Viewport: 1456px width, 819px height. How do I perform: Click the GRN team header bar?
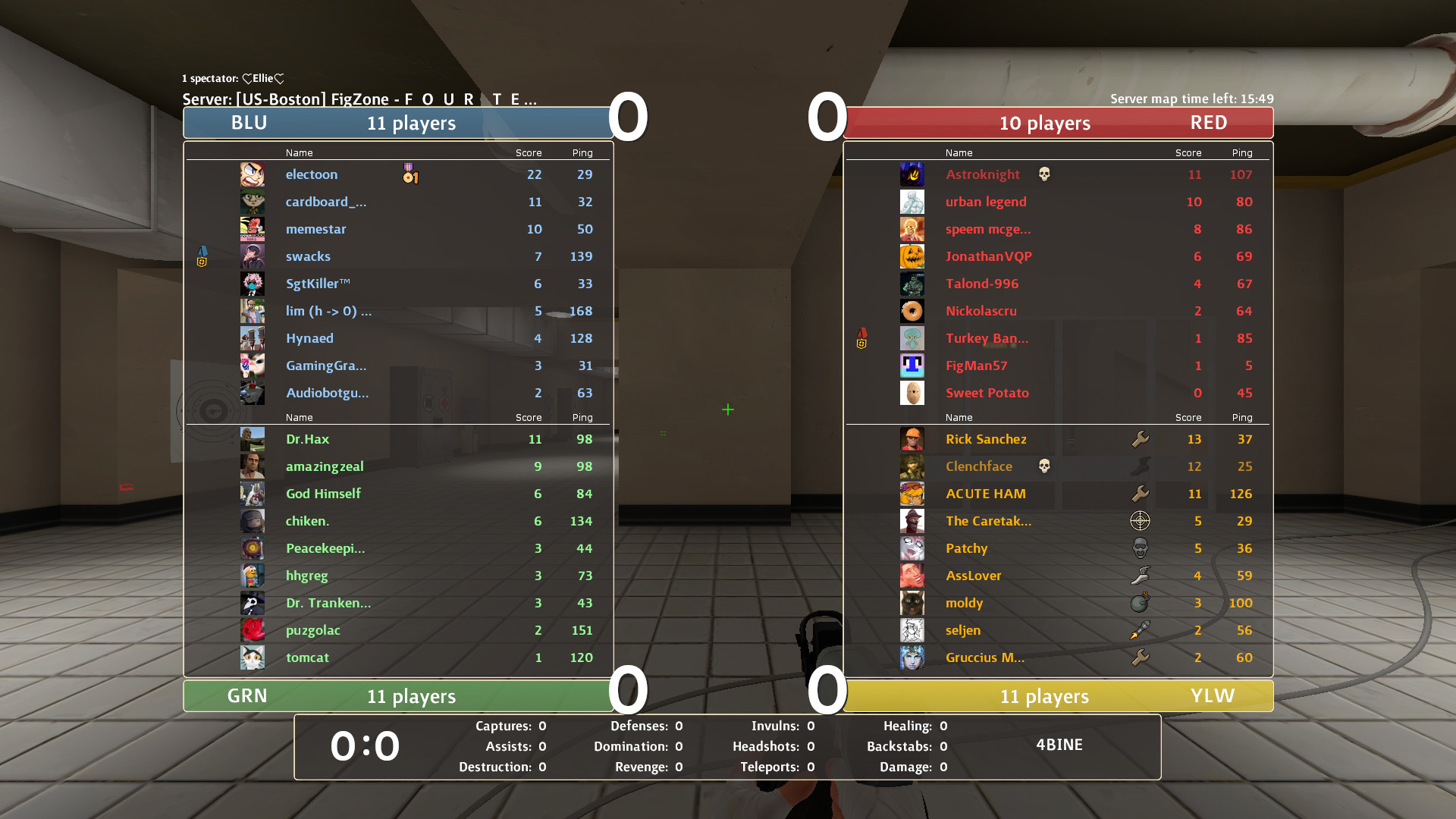click(398, 695)
